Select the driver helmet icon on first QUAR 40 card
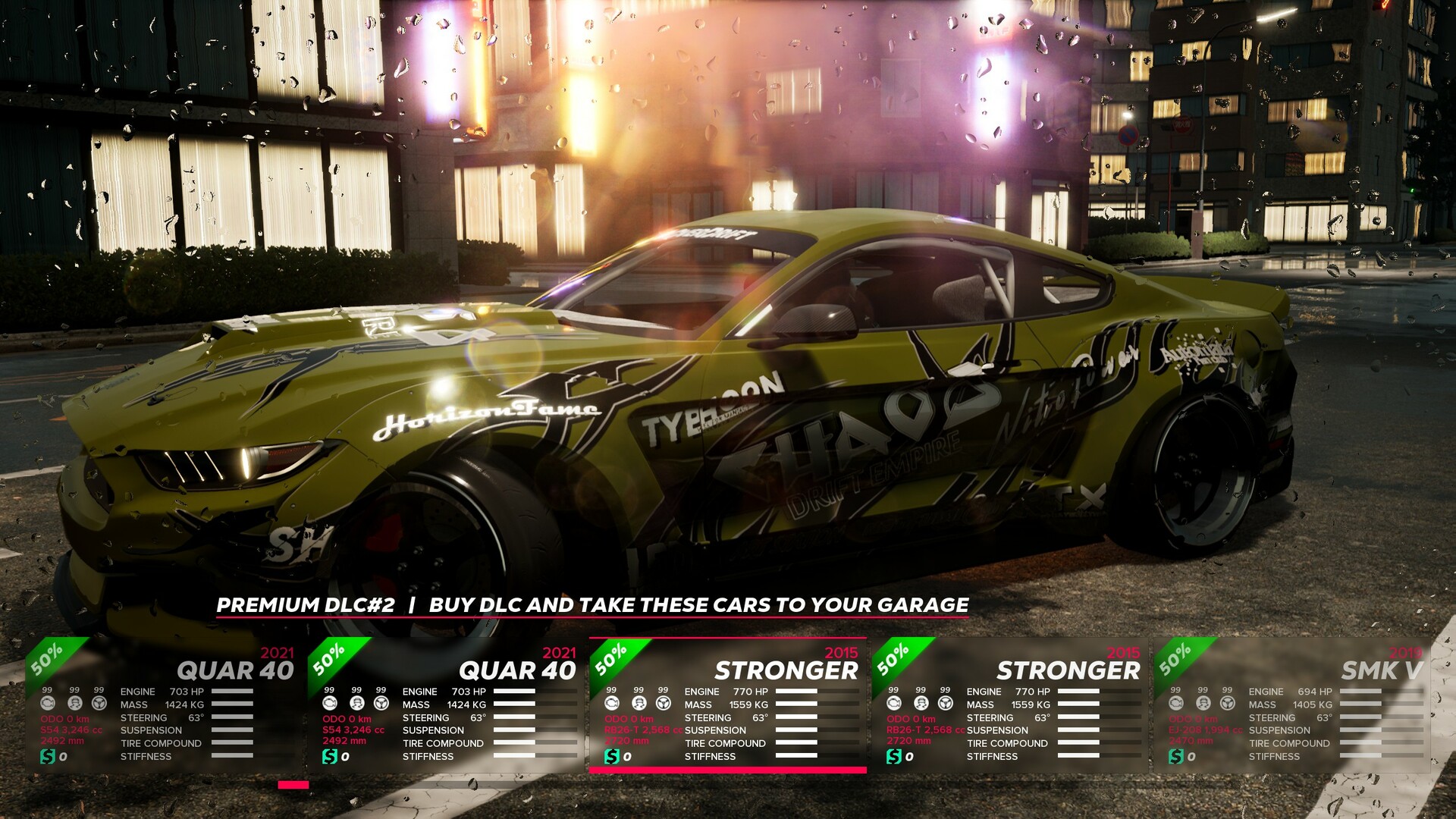Viewport: 1456px width, 819px height. tap(75, 704)
